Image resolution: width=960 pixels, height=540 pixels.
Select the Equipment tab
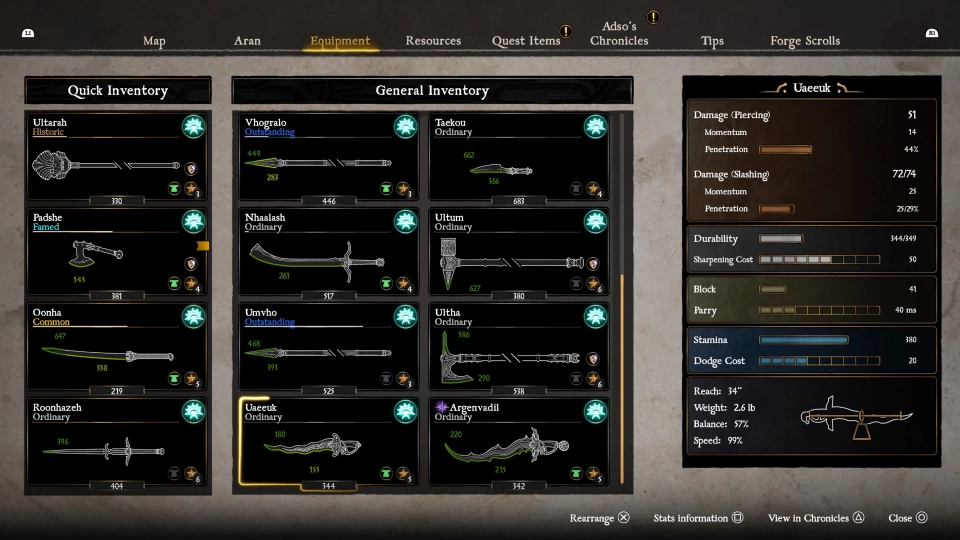click(340, 41)
